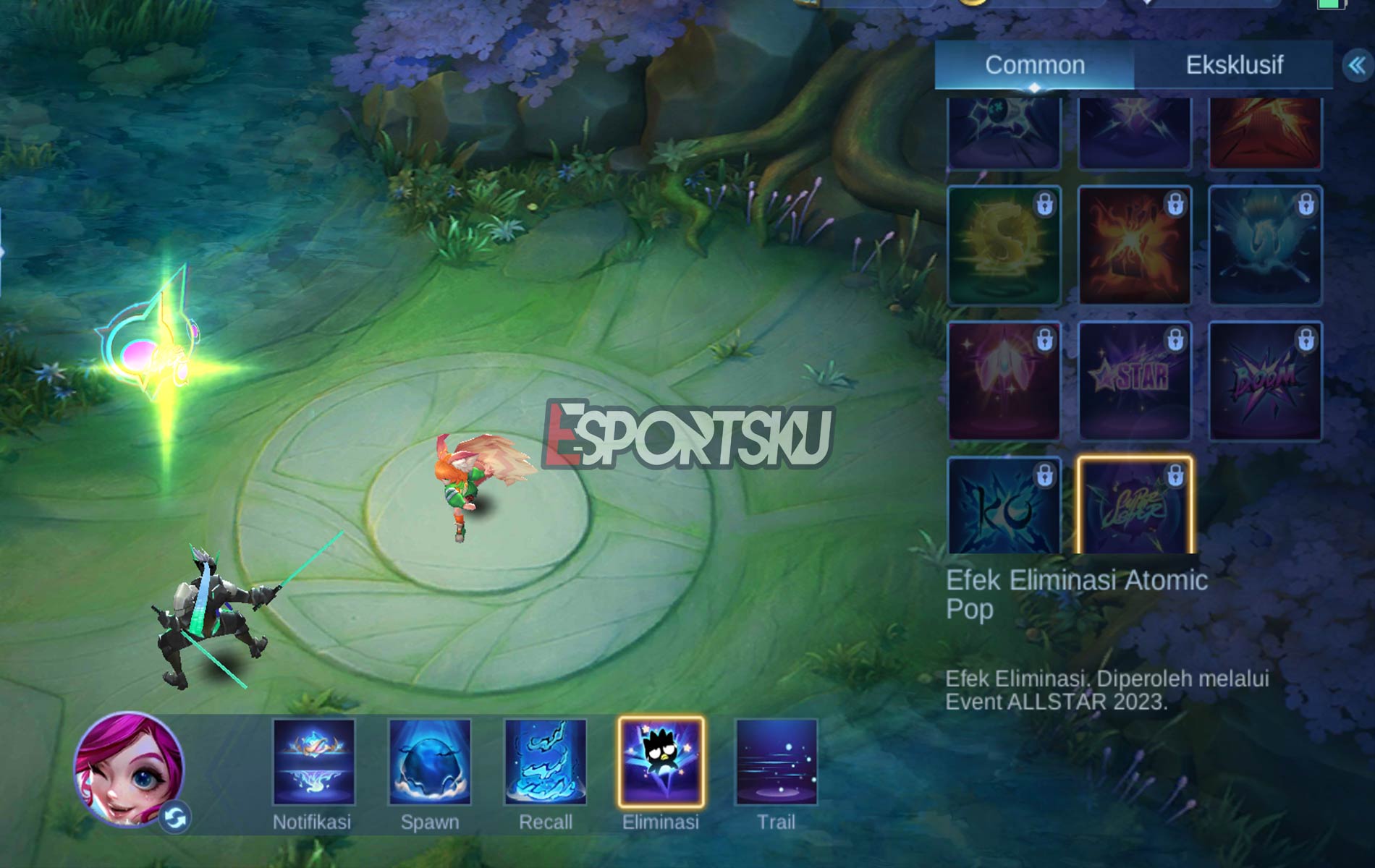
Task: Switch to the Common tab
Action: coord(1033,65)
